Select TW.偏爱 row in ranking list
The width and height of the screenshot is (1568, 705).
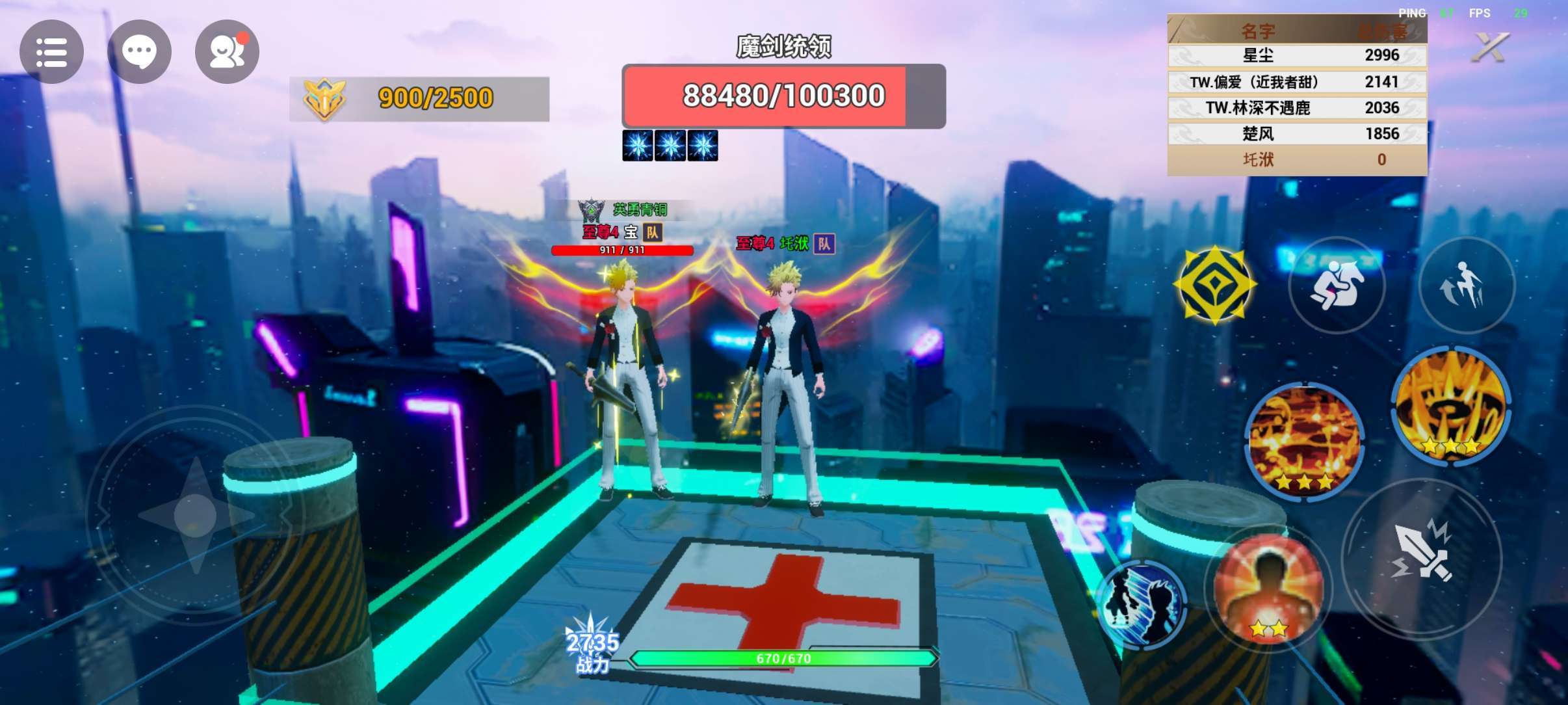pyautogui.click(x=1297, y=82)
